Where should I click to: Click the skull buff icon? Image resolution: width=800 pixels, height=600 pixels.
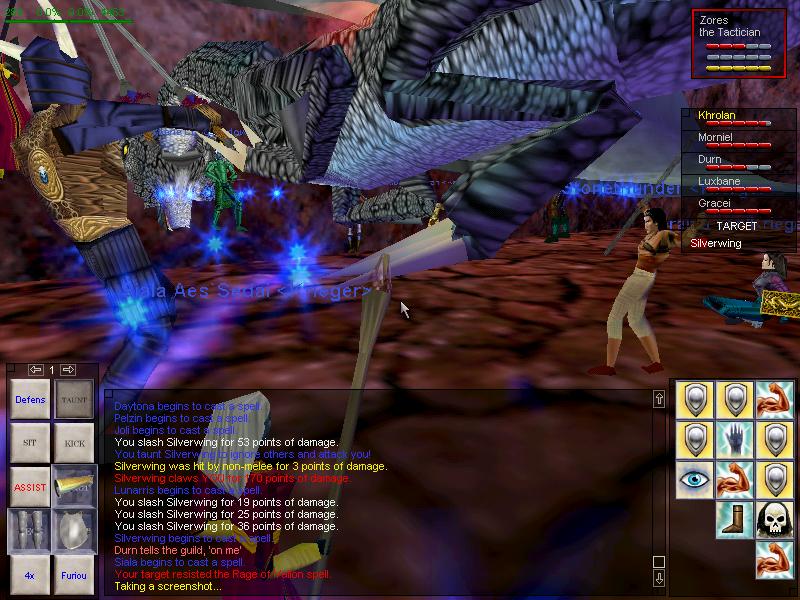(775, 520)
